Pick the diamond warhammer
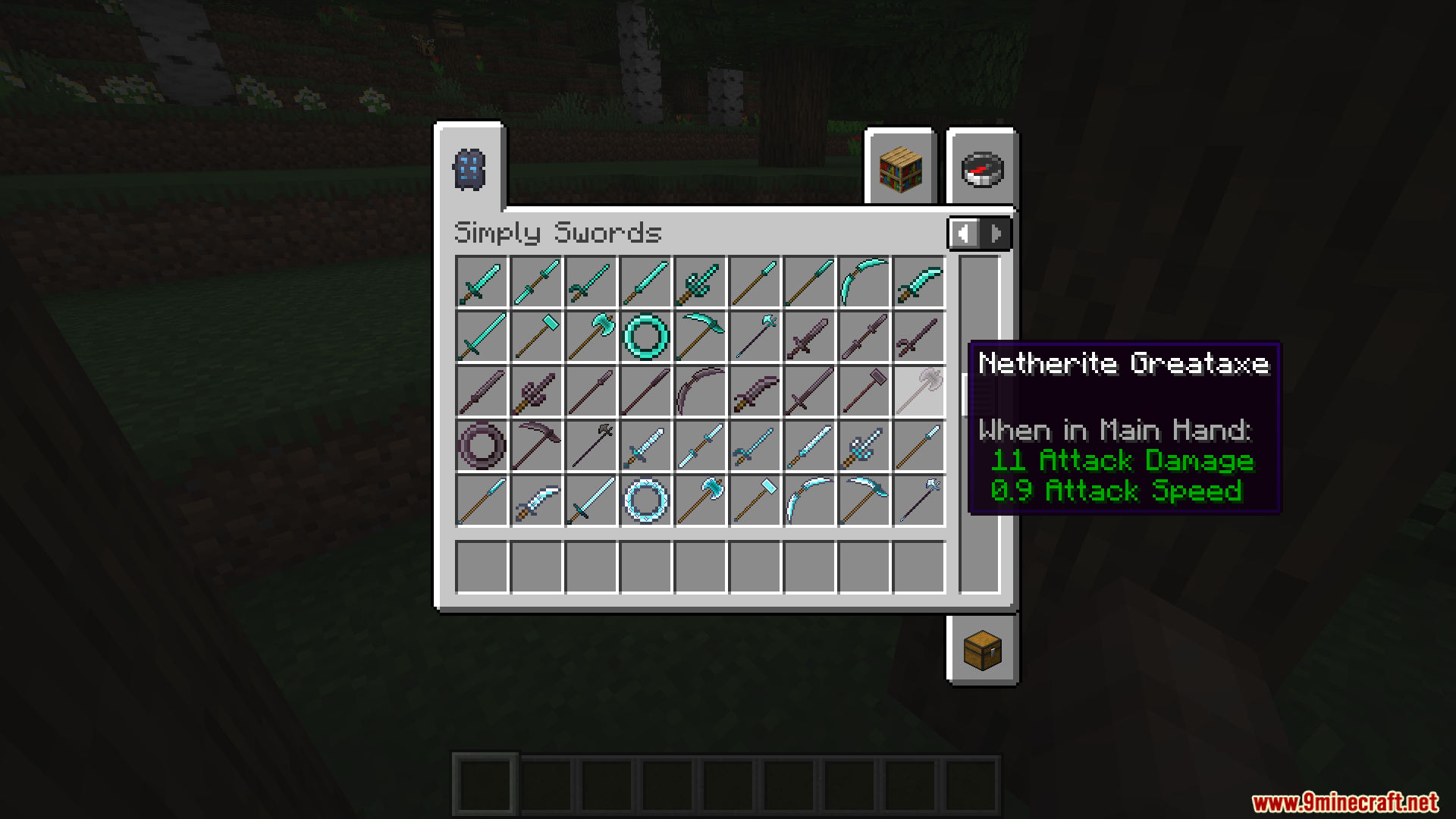1456x819 pixels. pos(536,336)
